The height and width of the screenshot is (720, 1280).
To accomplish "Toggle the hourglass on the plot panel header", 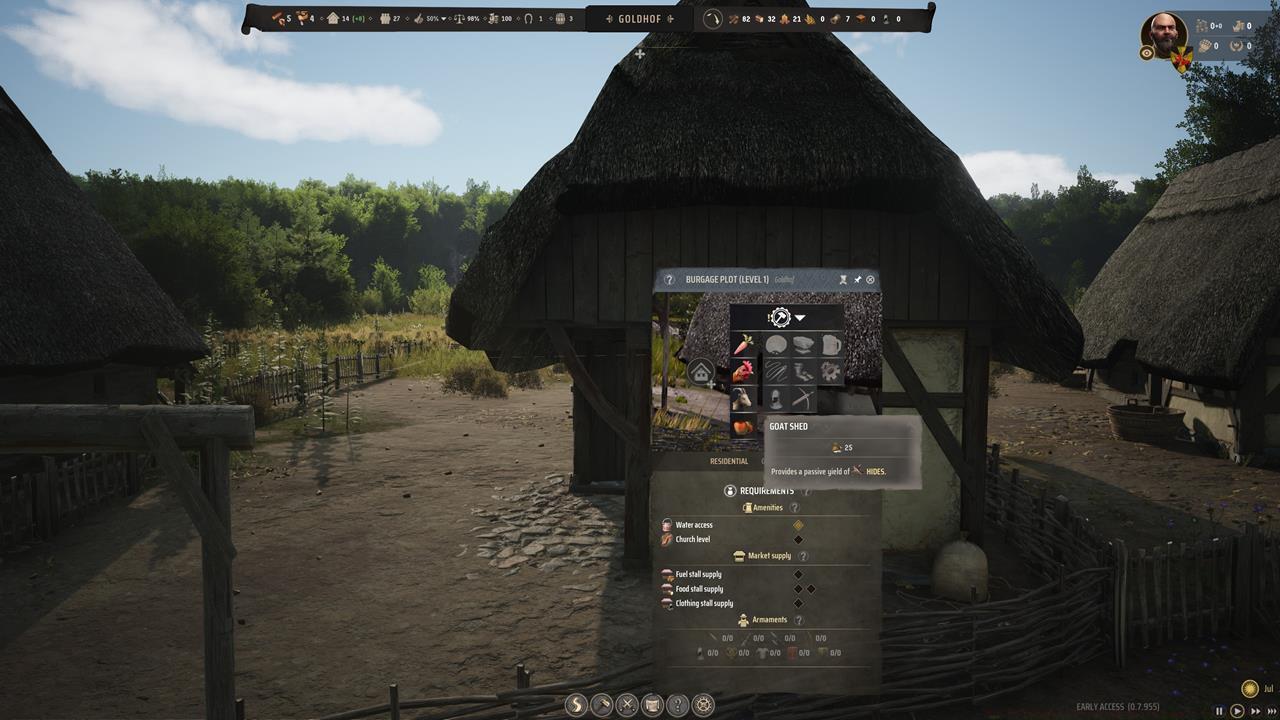I will click(x=844, y=279).
